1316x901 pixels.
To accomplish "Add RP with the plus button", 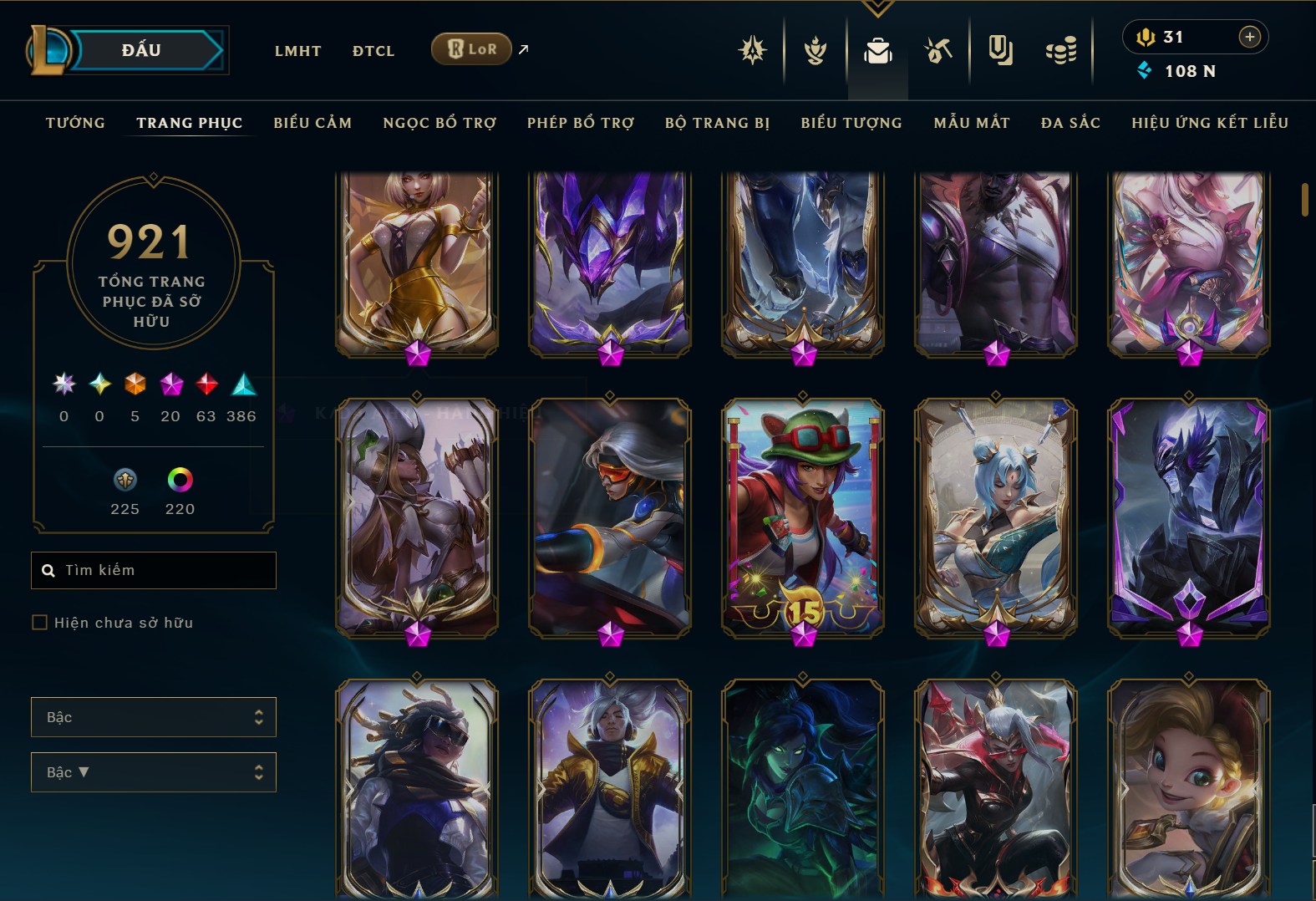I will [1249, 37].
